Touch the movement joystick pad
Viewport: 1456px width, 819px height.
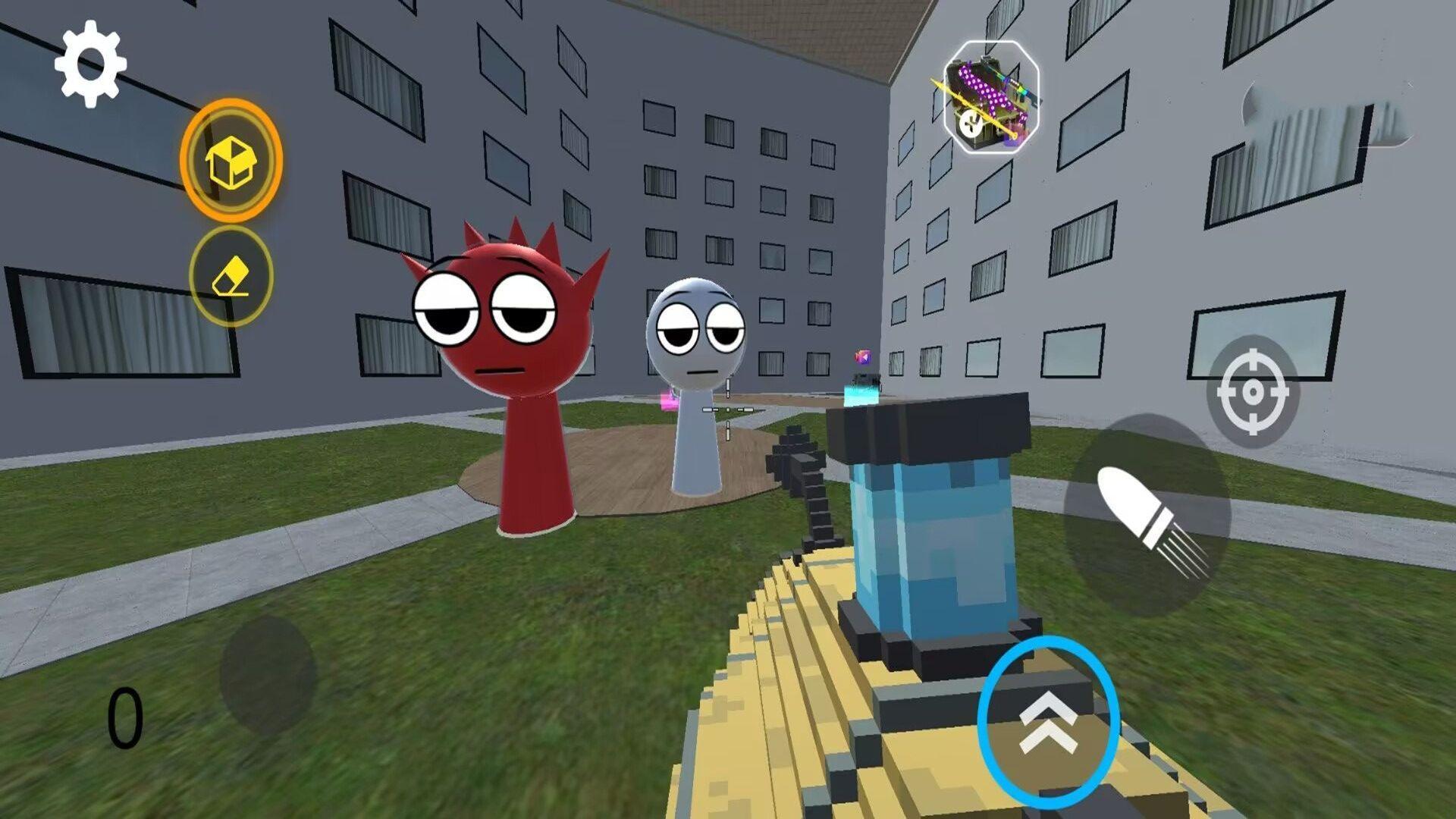(267, 675)
